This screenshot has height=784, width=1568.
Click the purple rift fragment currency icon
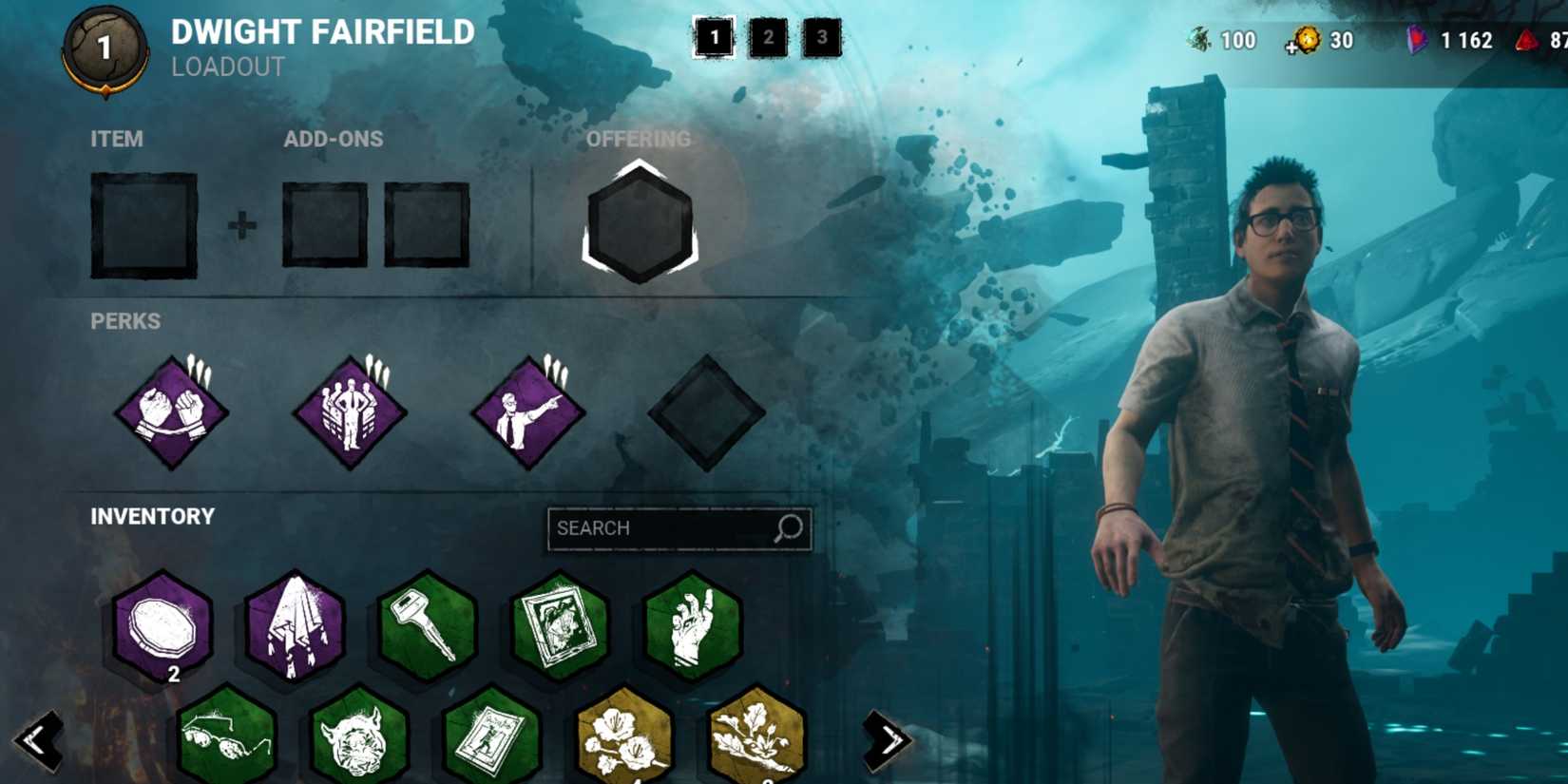tap(1415, 41)
